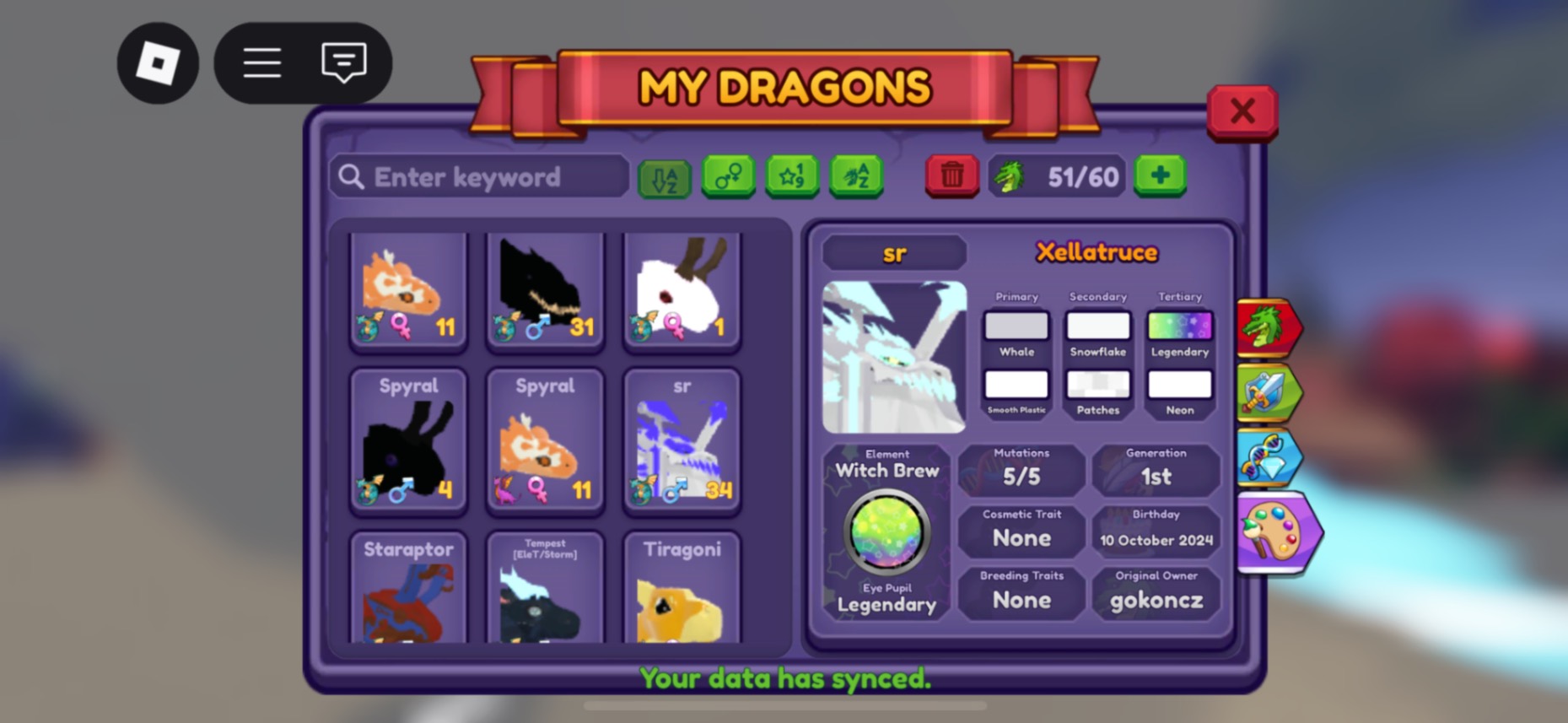Sort dragons by gender icon
Image resolution: width=1568 pixels, height=723 pixels.
click(728, 176)
